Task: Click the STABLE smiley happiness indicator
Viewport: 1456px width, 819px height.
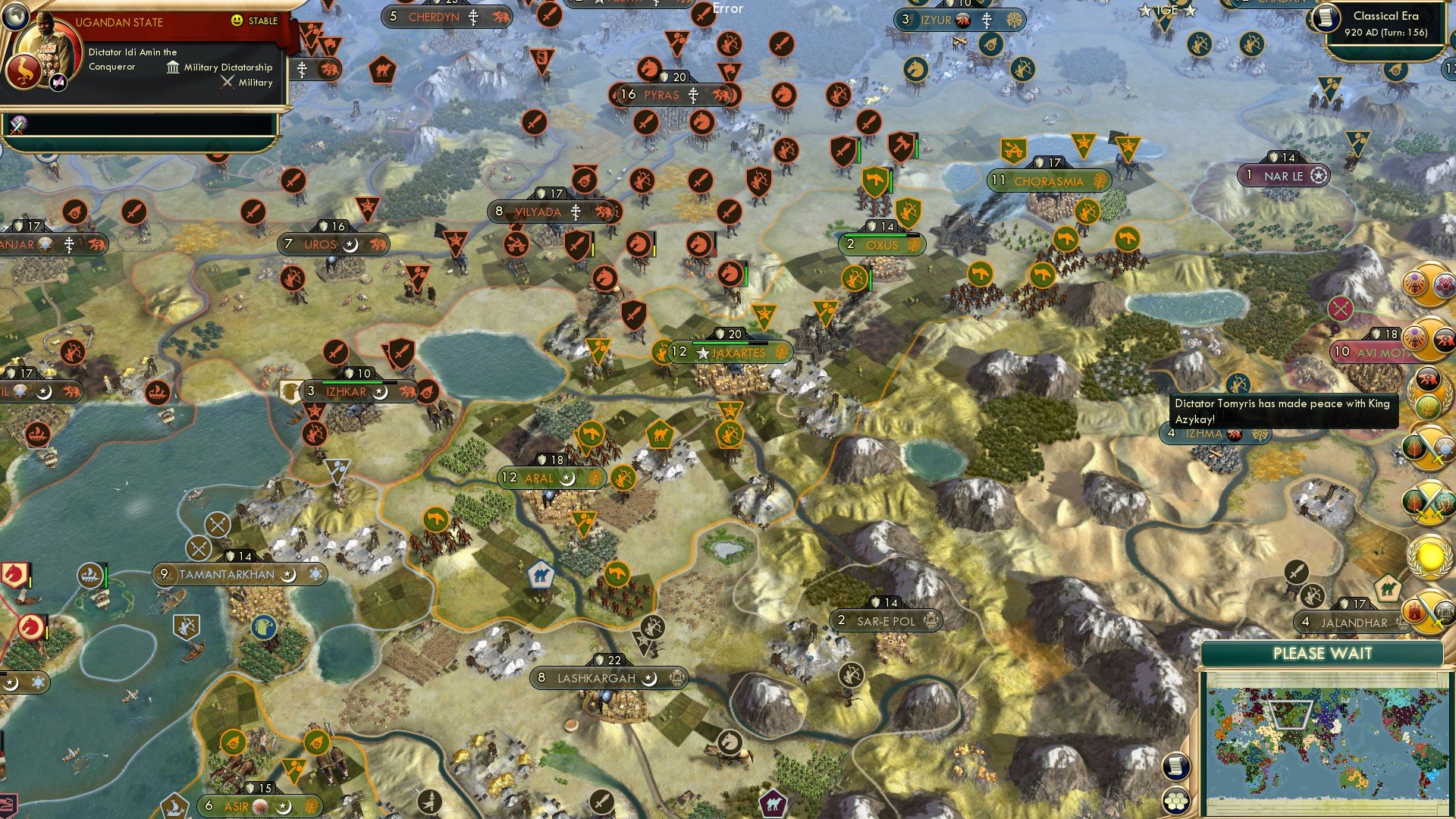Action: tap(238, 22)
